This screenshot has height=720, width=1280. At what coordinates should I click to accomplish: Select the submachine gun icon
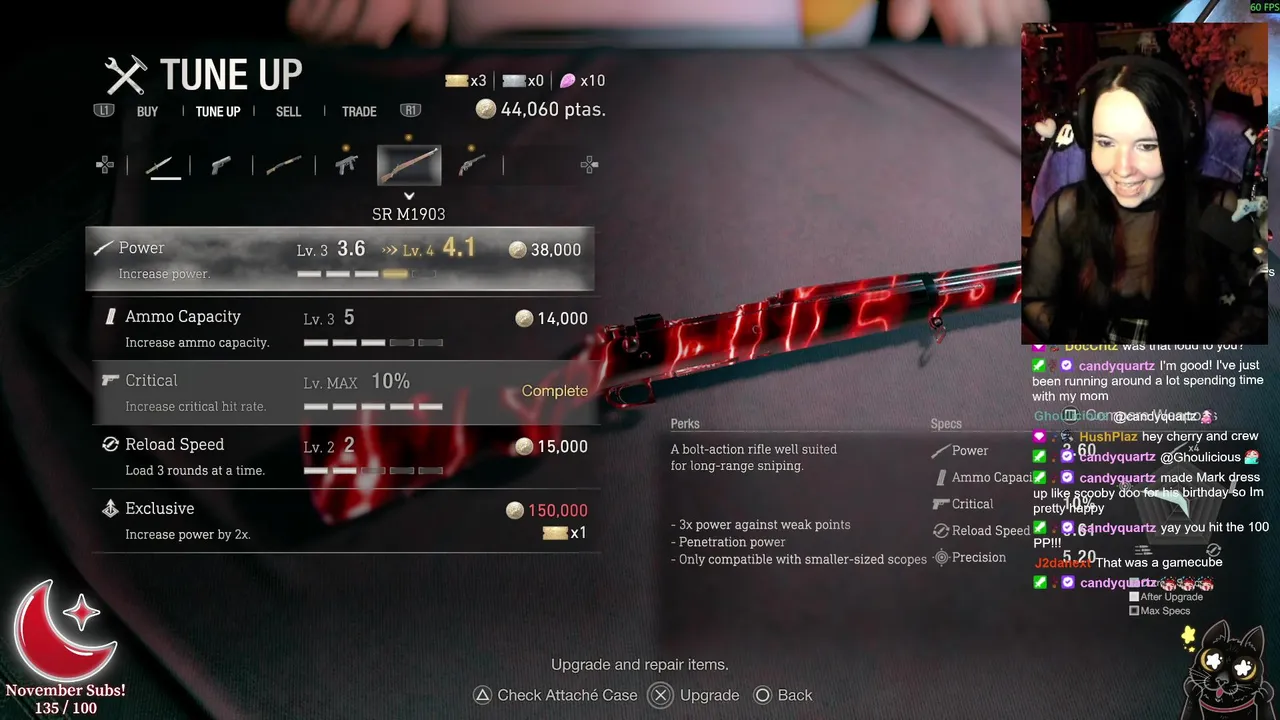346,165
